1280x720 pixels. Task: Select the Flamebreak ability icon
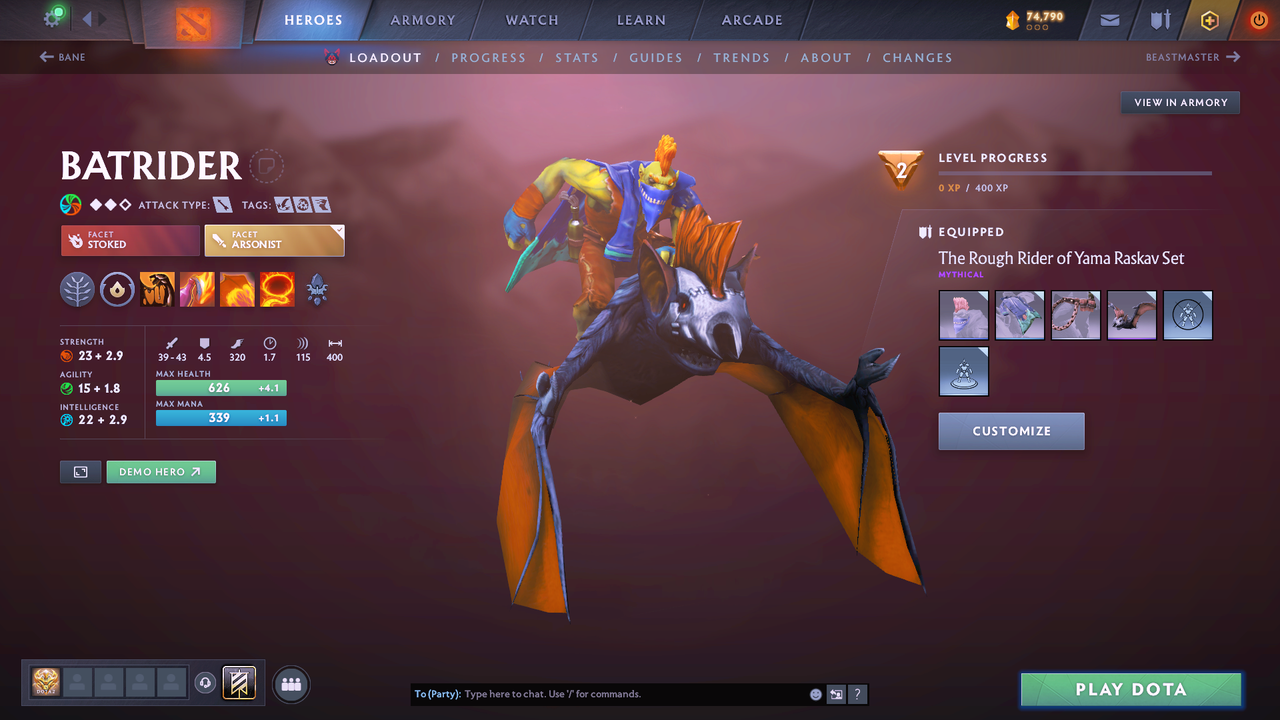tap(197, 290)
